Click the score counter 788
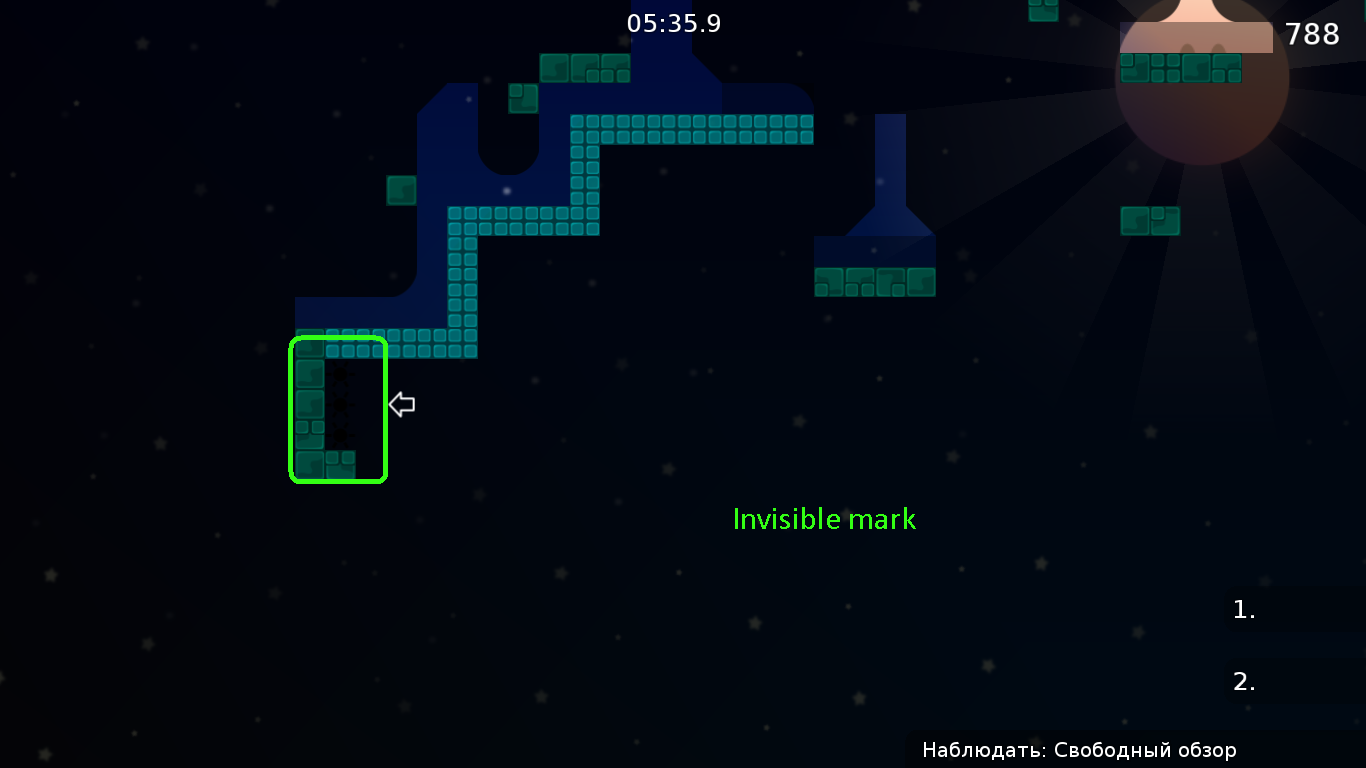The image size is (1366, 768). click(x=1311, y=34)
